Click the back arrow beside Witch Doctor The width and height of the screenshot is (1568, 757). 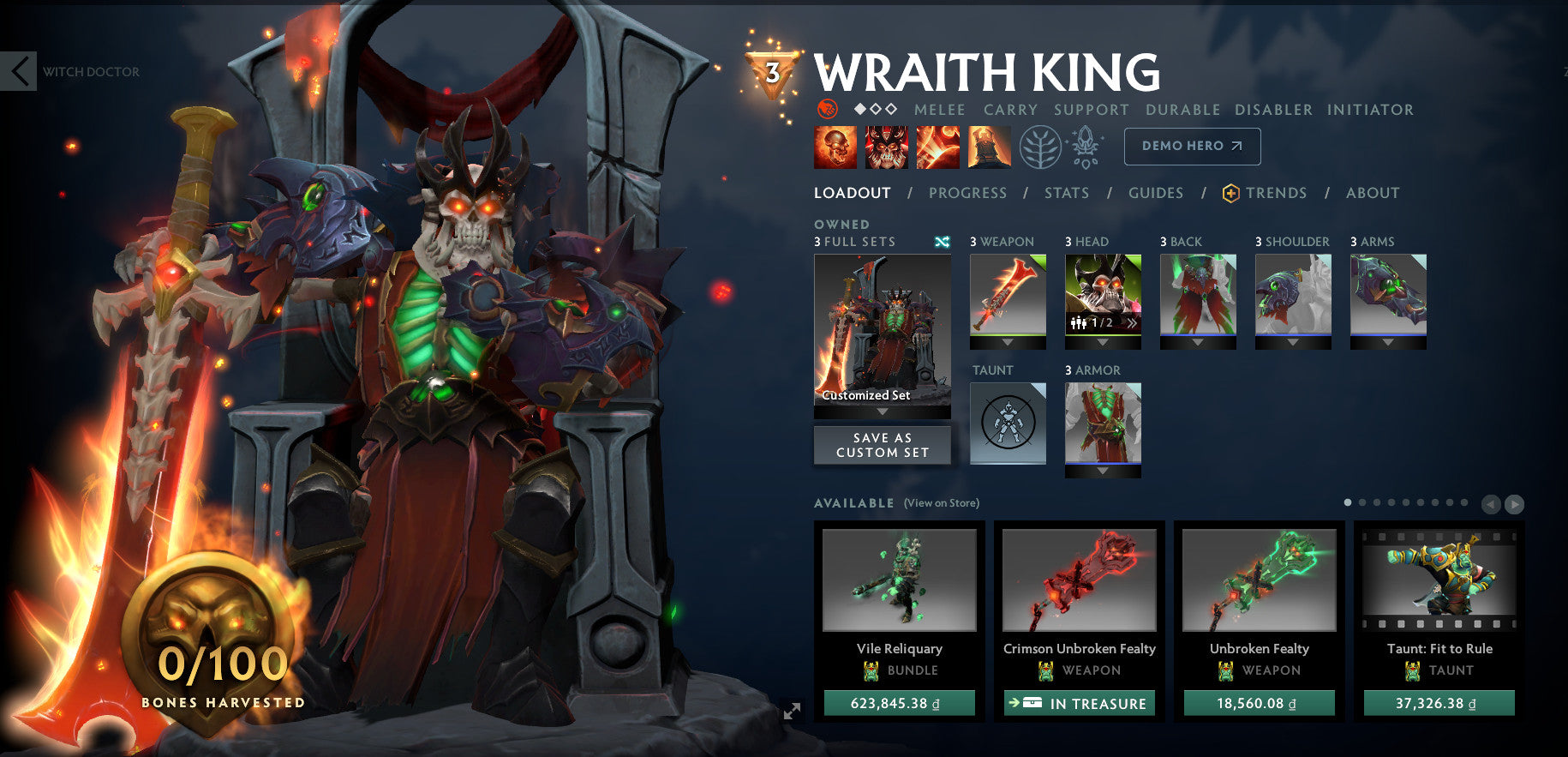pyautogui.click(x=19, y=72)
